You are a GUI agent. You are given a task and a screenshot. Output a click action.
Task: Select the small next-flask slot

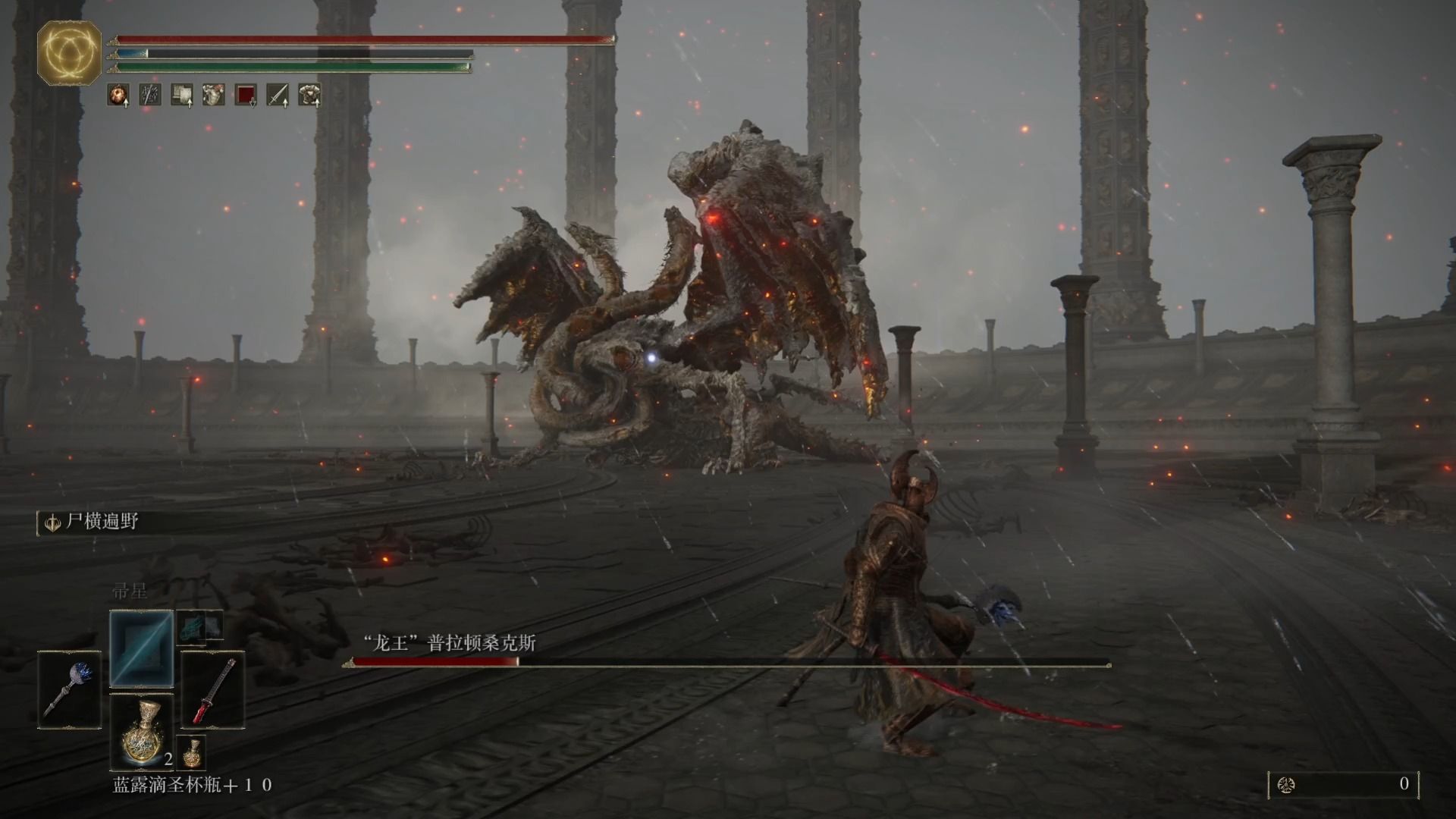click(191, 751)
